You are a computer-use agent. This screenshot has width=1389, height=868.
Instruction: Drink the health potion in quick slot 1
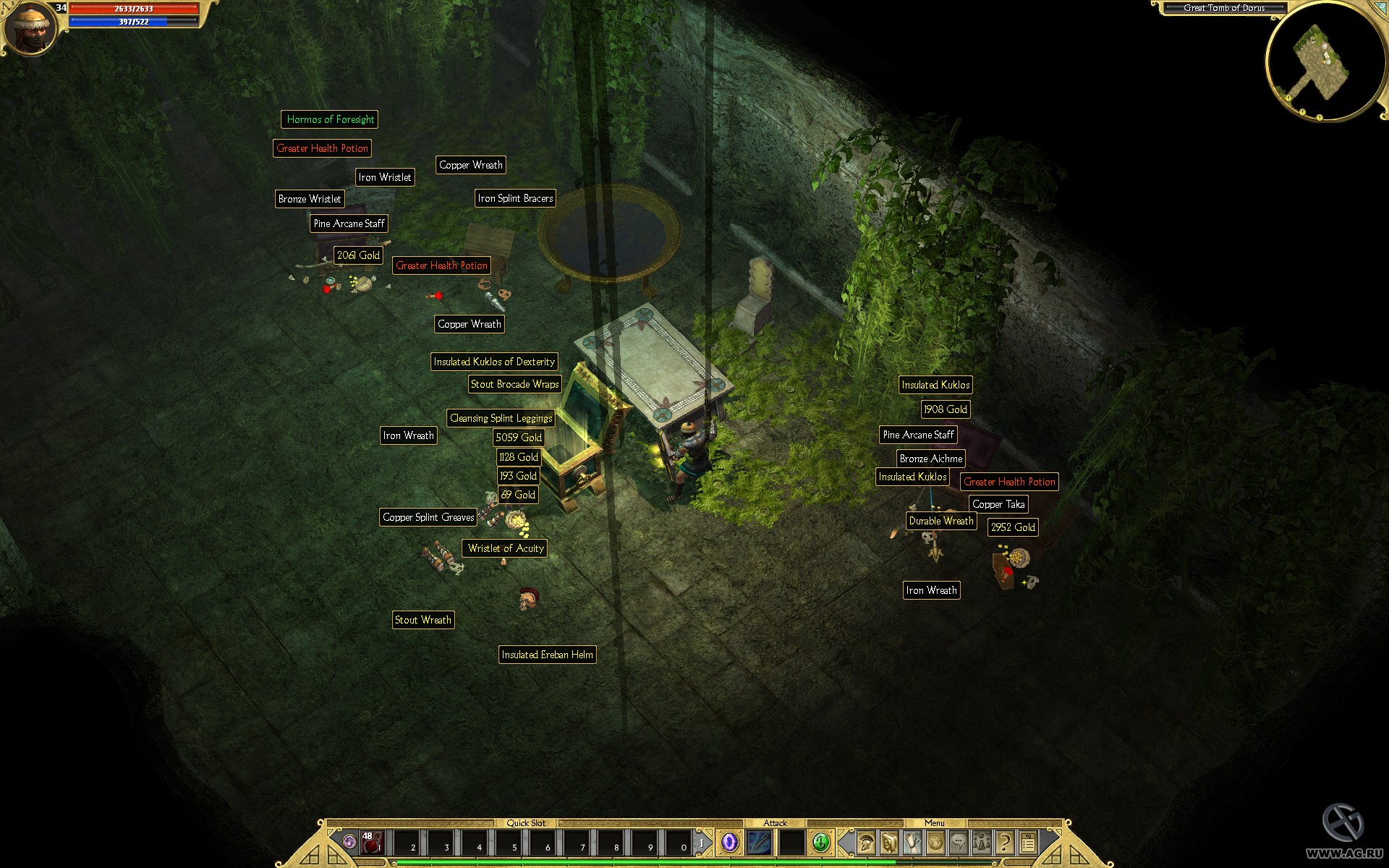(370, 843)
